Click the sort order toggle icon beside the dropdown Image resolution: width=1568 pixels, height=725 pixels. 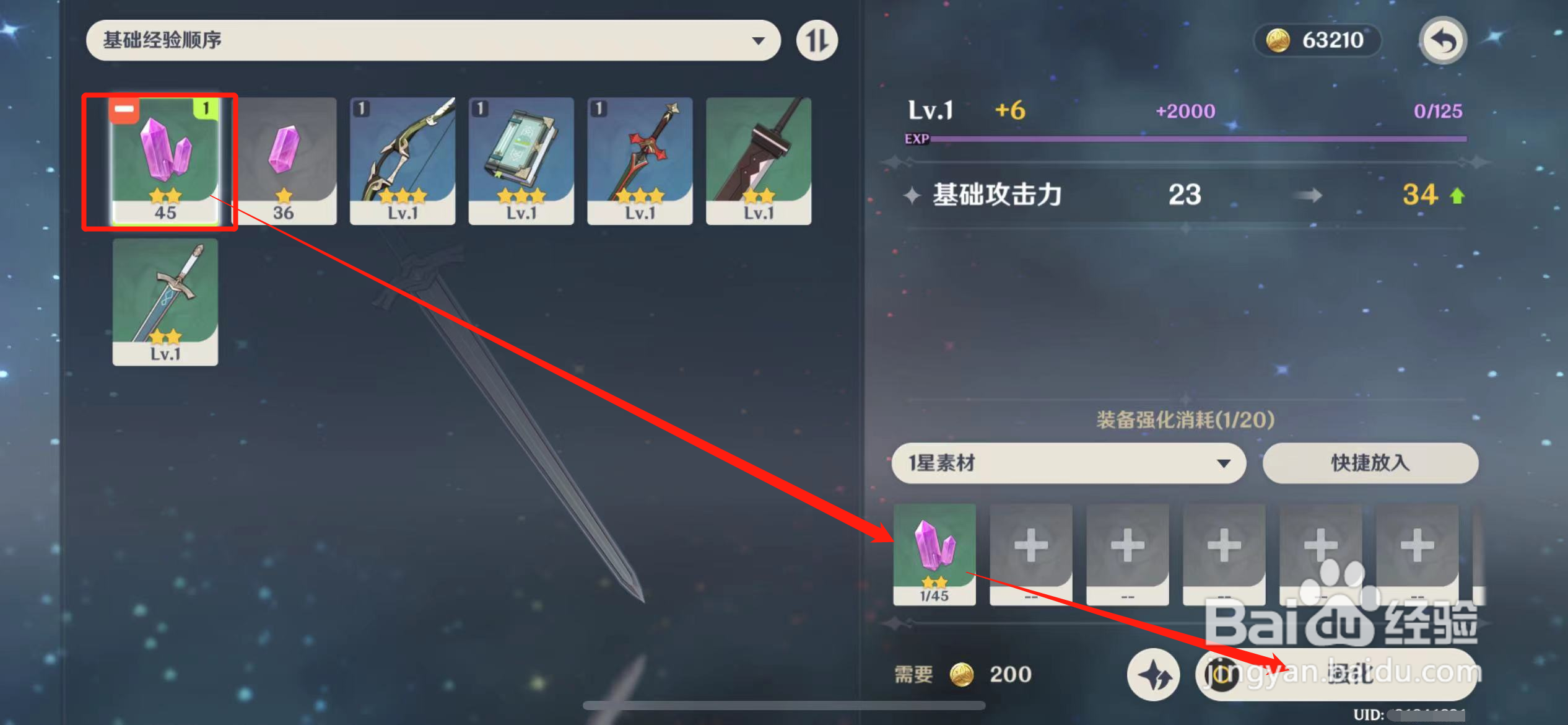(816, 40)
